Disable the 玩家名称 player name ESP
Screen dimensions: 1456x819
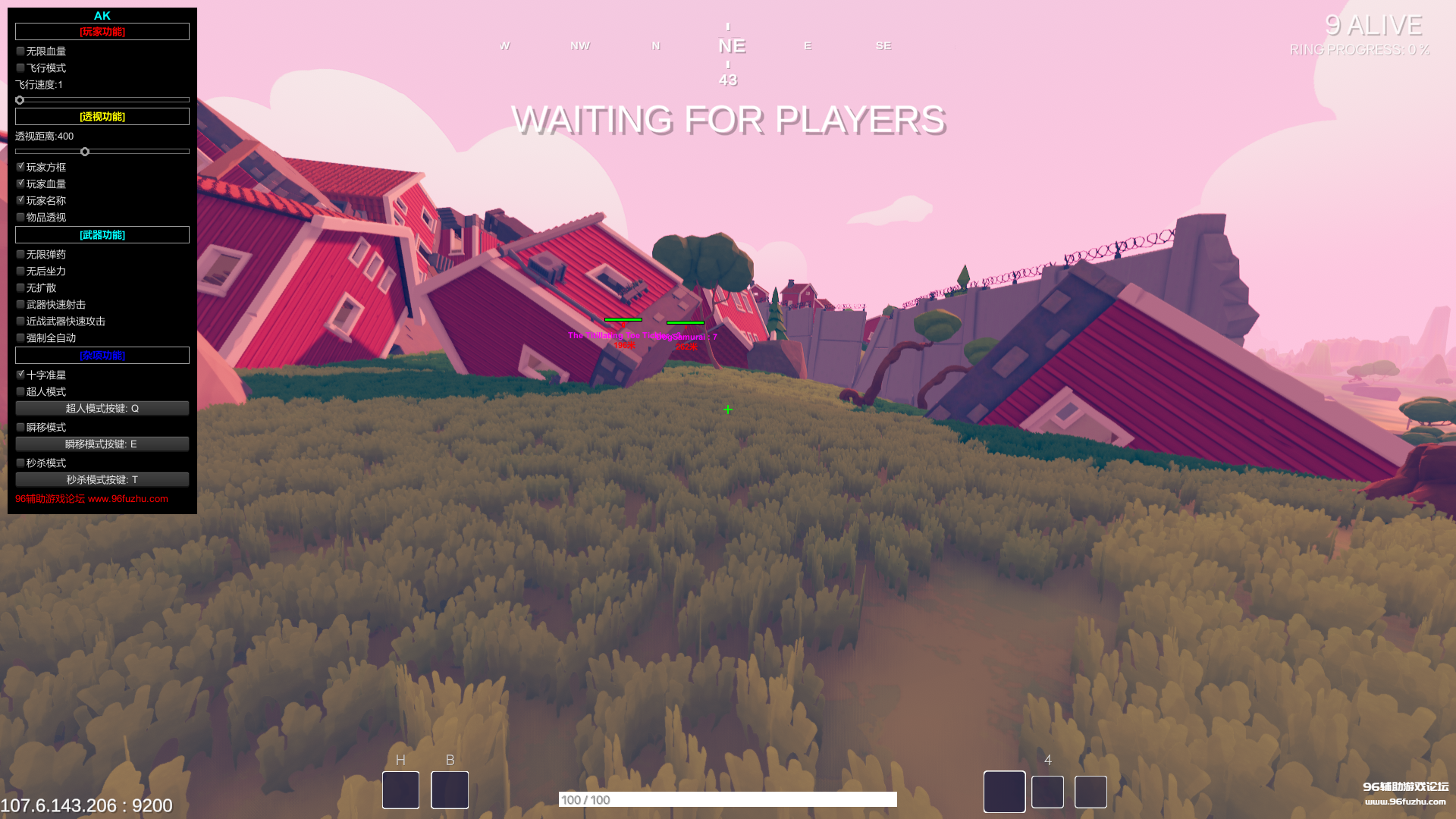(20, 199)
